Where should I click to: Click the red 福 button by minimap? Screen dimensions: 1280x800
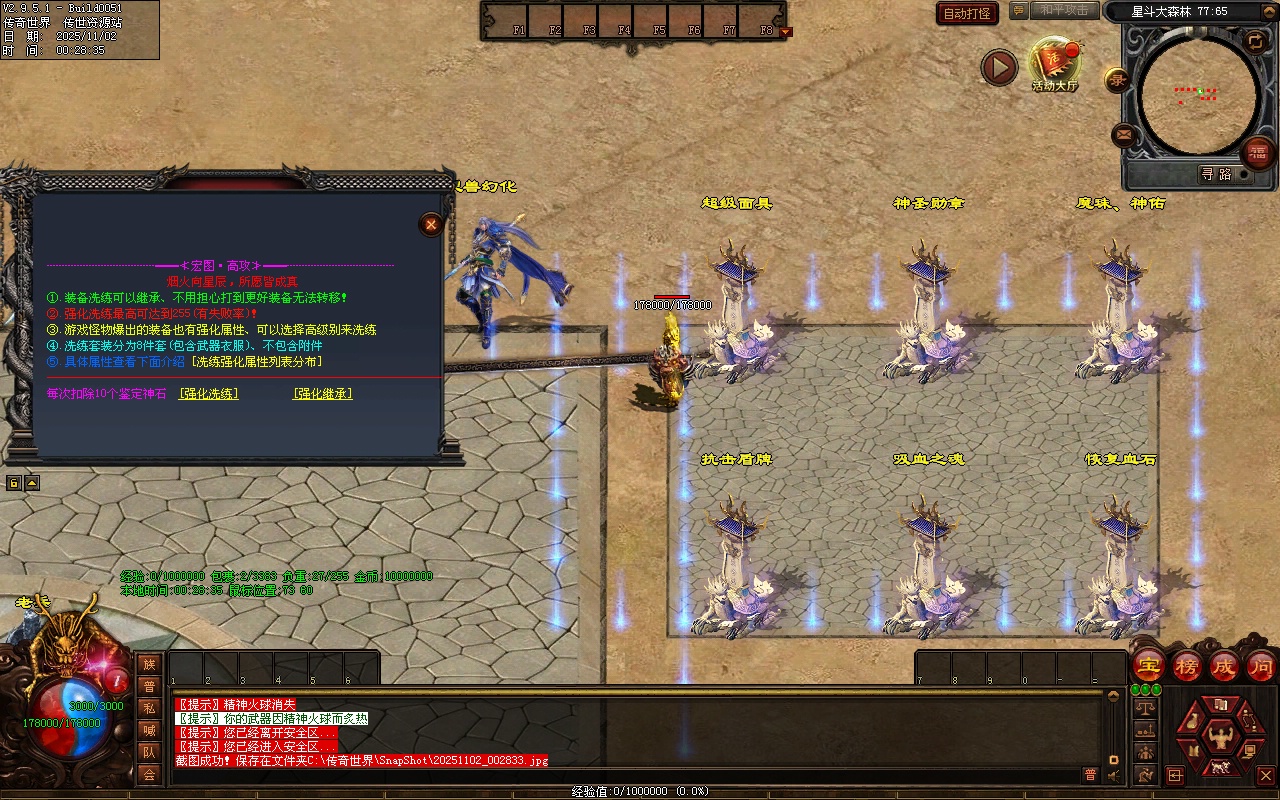[1258, 152]
